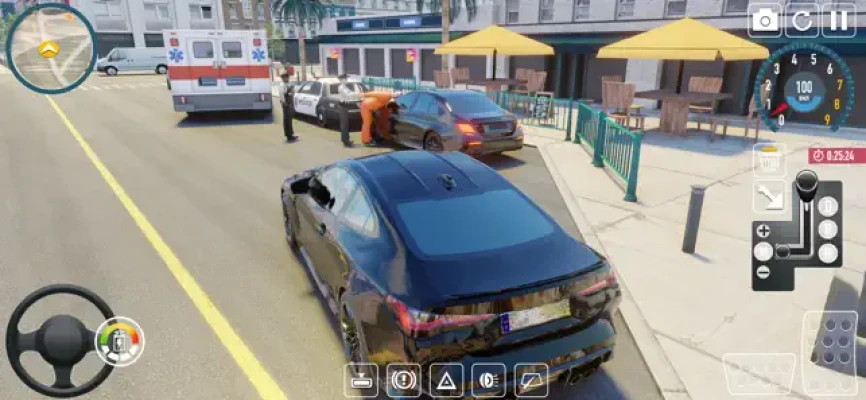
Task: Tap the colored boost gauge beside the wheel
Action: click(120, 341)
